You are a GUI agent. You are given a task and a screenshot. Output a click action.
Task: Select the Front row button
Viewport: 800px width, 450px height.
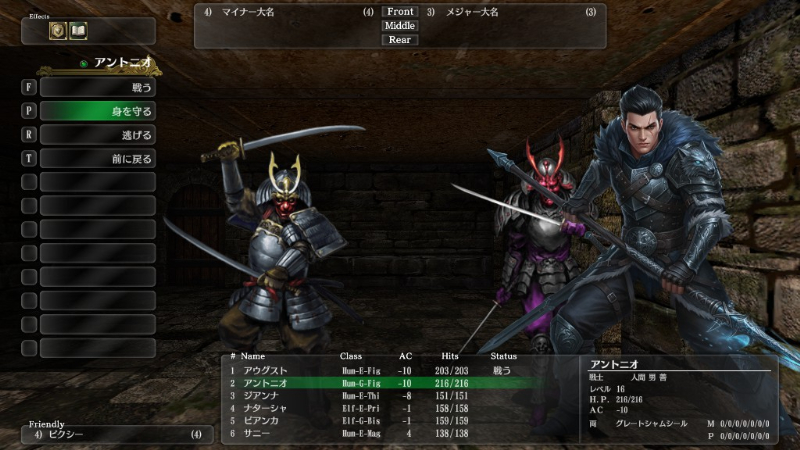(x=400, y=12)
